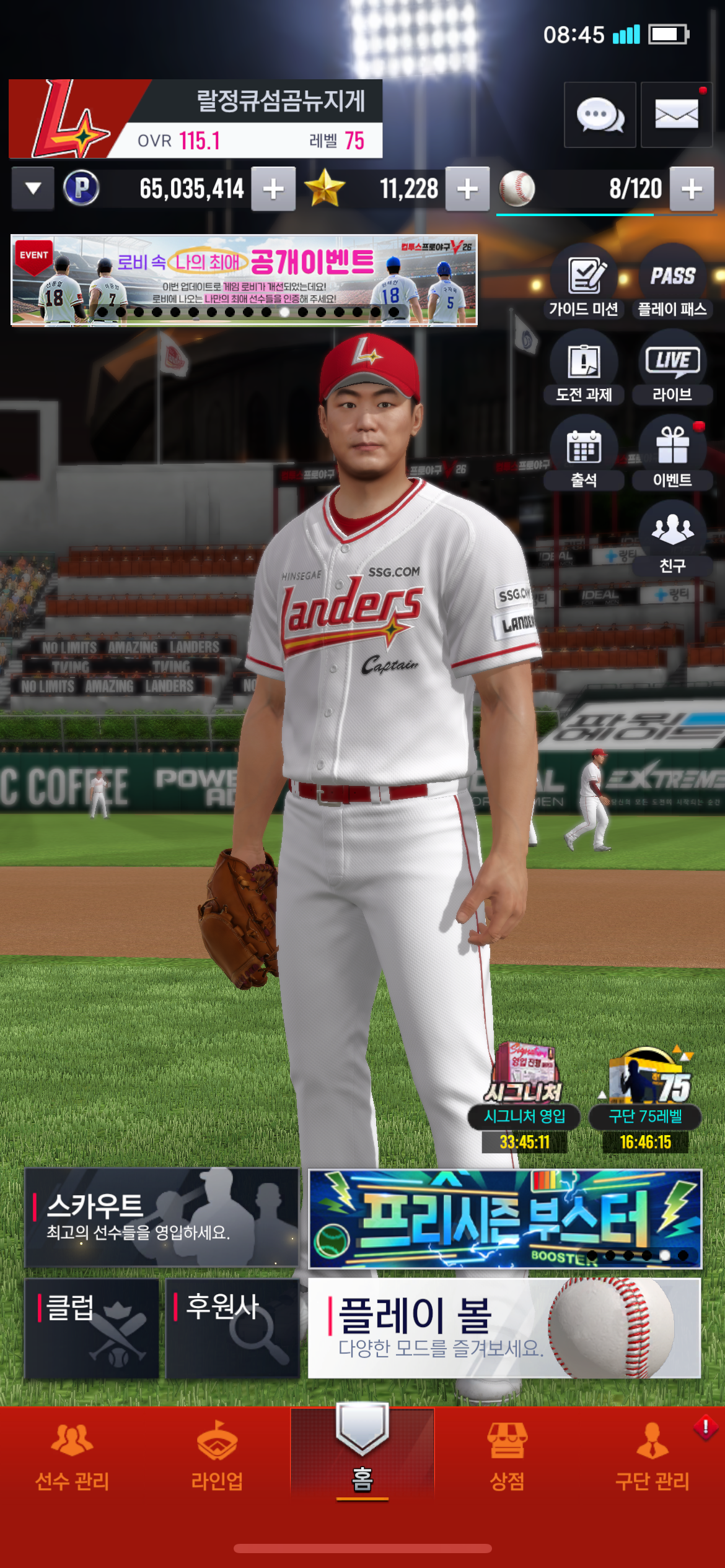Image resolution: width=725 pixels, height=1568 pixels.
Task: Open the 친구 friends list
Action: pyautogui.click(x=672, y=539)
